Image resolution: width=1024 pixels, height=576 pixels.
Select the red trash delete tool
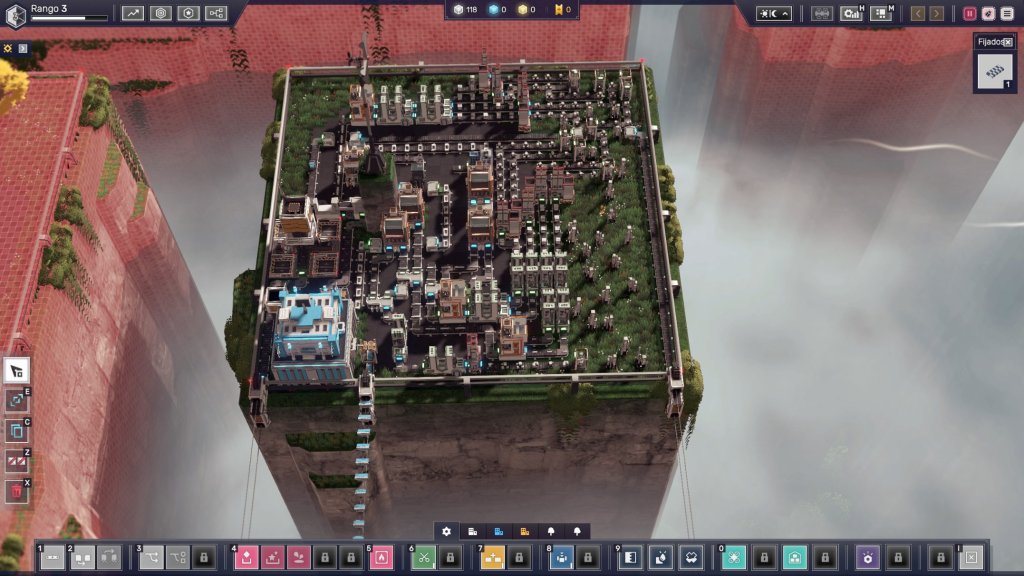click(17, 491)
